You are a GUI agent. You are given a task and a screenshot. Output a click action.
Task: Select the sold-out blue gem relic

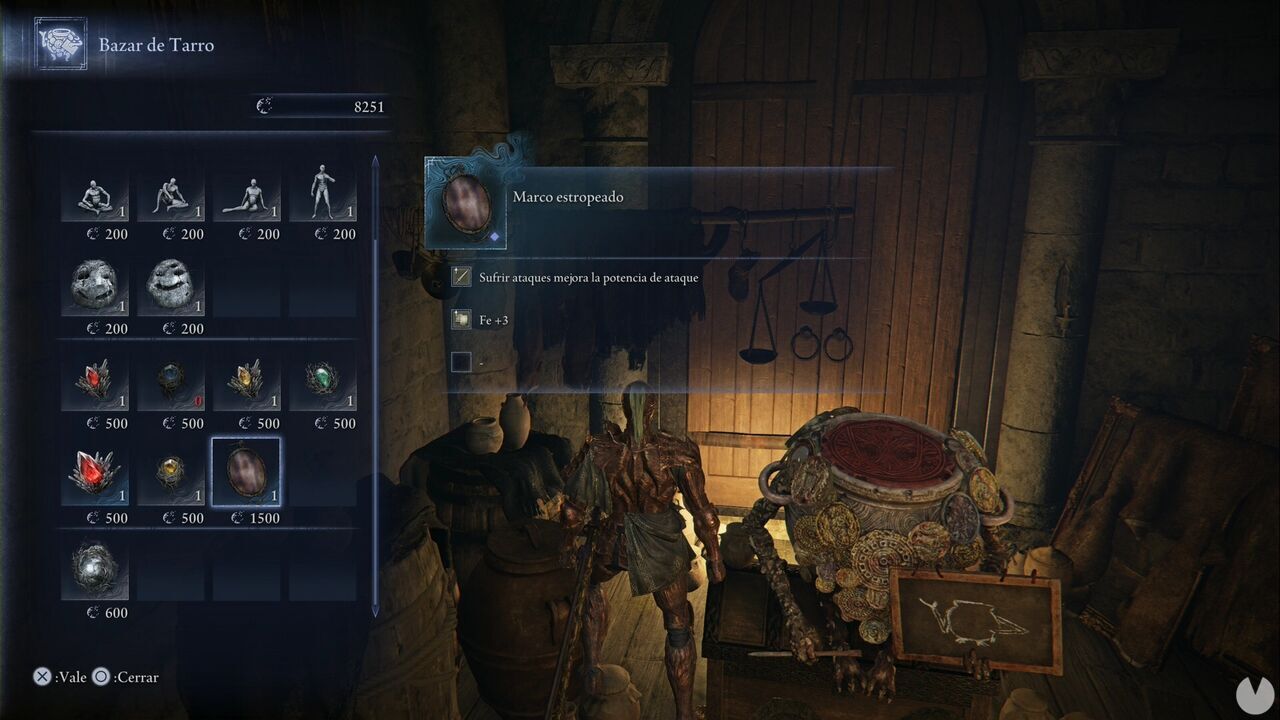point(171,383)
